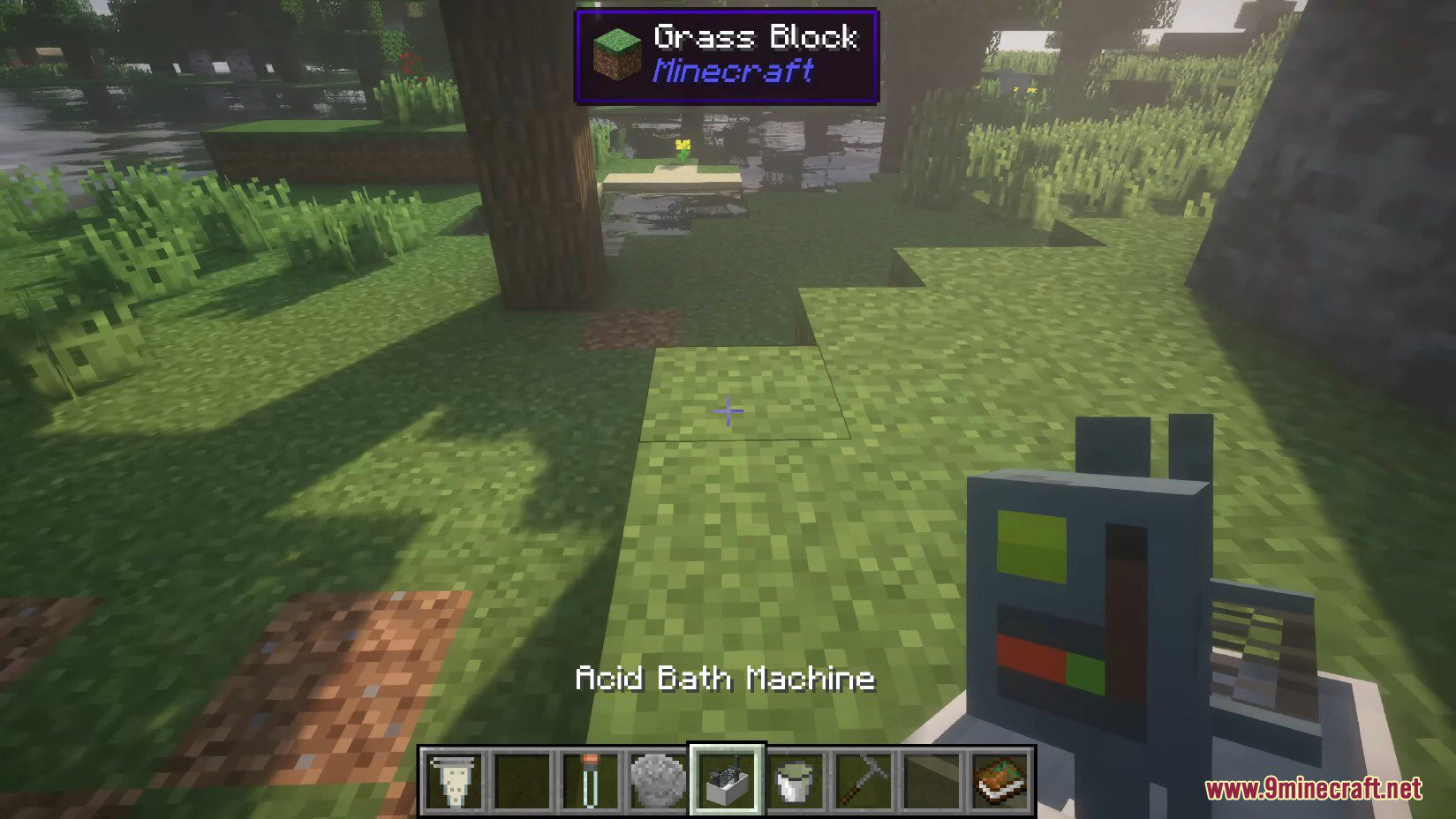Viewport: 1456px width, 819px height.
Task: Pick the green acid bucket slot
Action: [795, 780]
